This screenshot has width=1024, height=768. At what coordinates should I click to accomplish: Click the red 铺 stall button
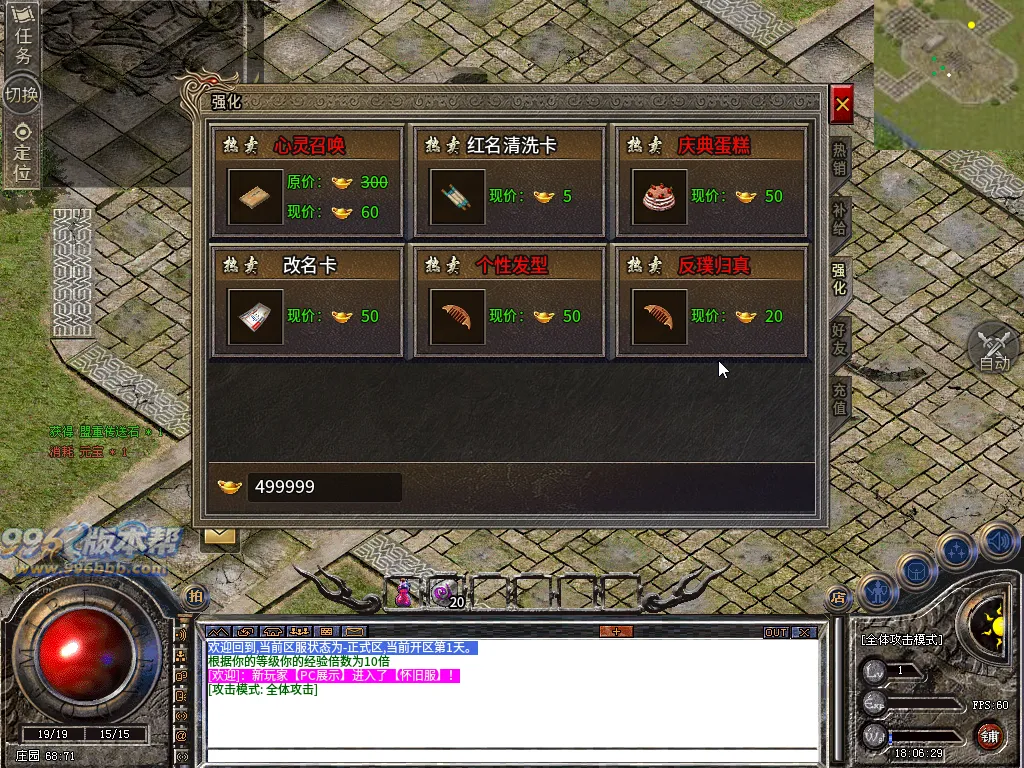989,738
